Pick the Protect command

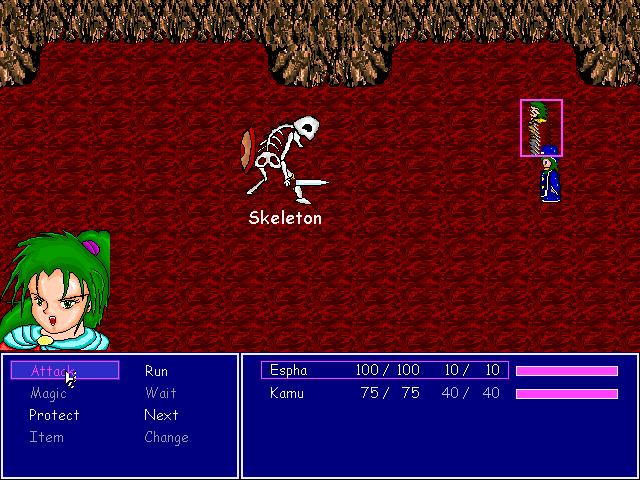click(54, 415)
